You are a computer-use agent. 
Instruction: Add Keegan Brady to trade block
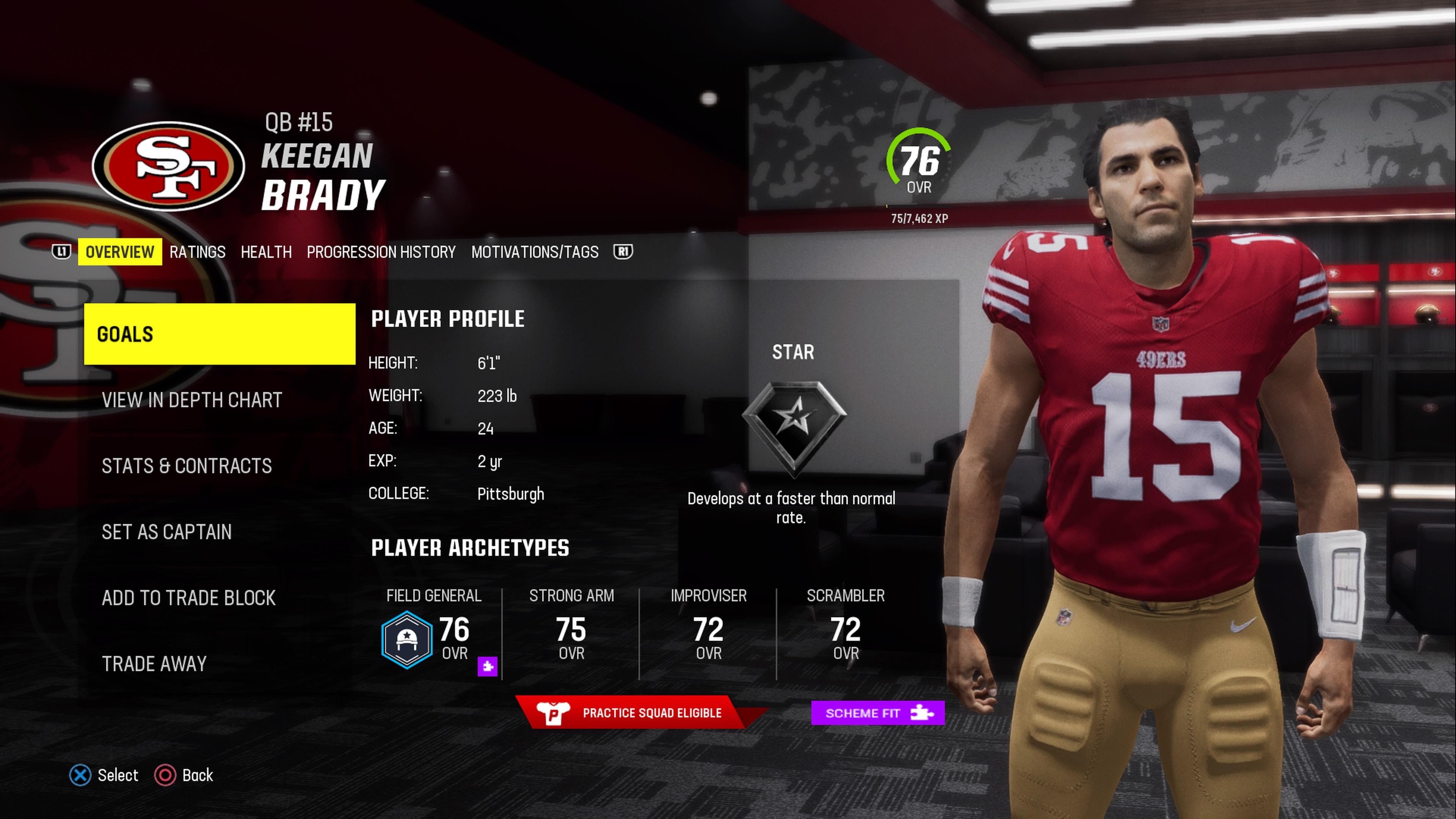[188, 598]
